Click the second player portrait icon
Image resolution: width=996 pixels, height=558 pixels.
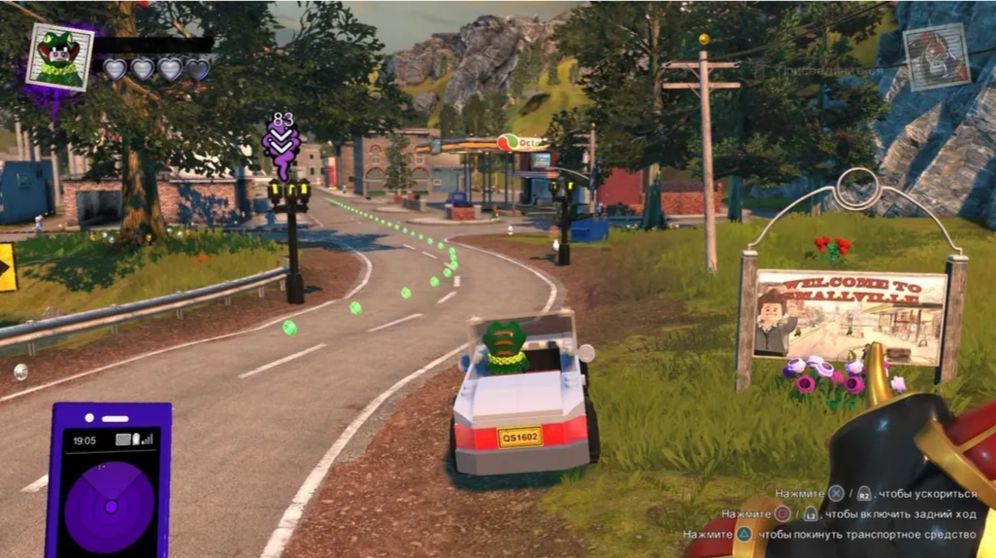pyautogui.click(x=936, y=56)
